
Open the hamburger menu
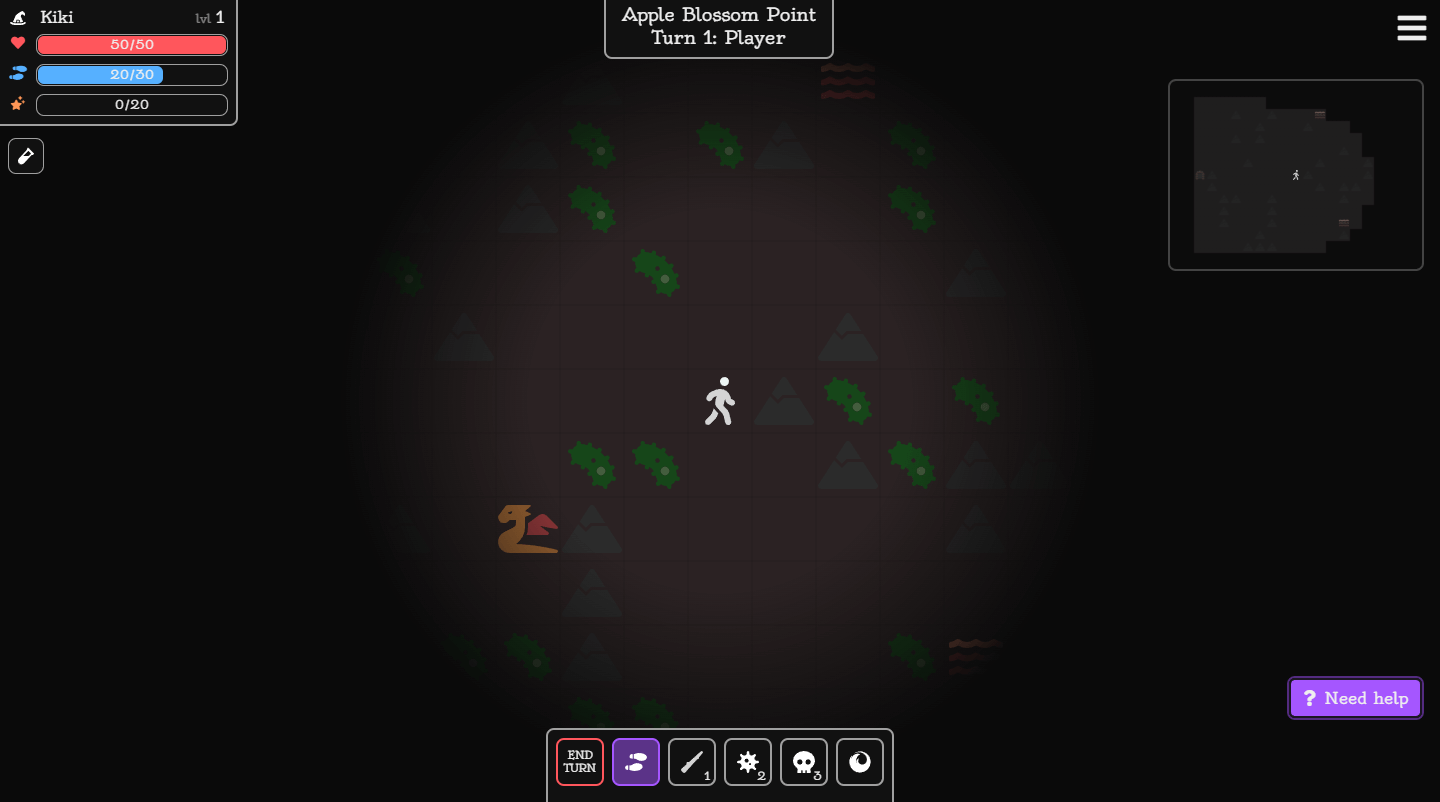tap(1411, 28)
